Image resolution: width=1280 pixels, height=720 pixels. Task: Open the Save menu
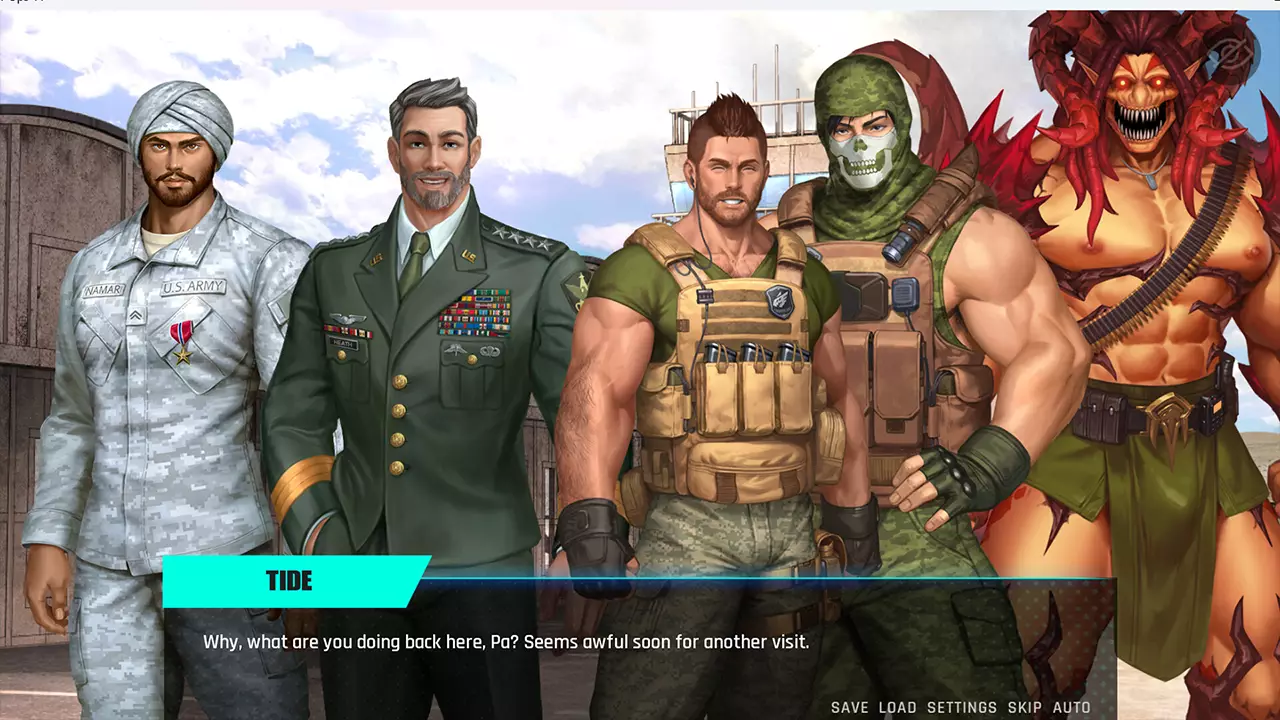[x=849, y=707]
